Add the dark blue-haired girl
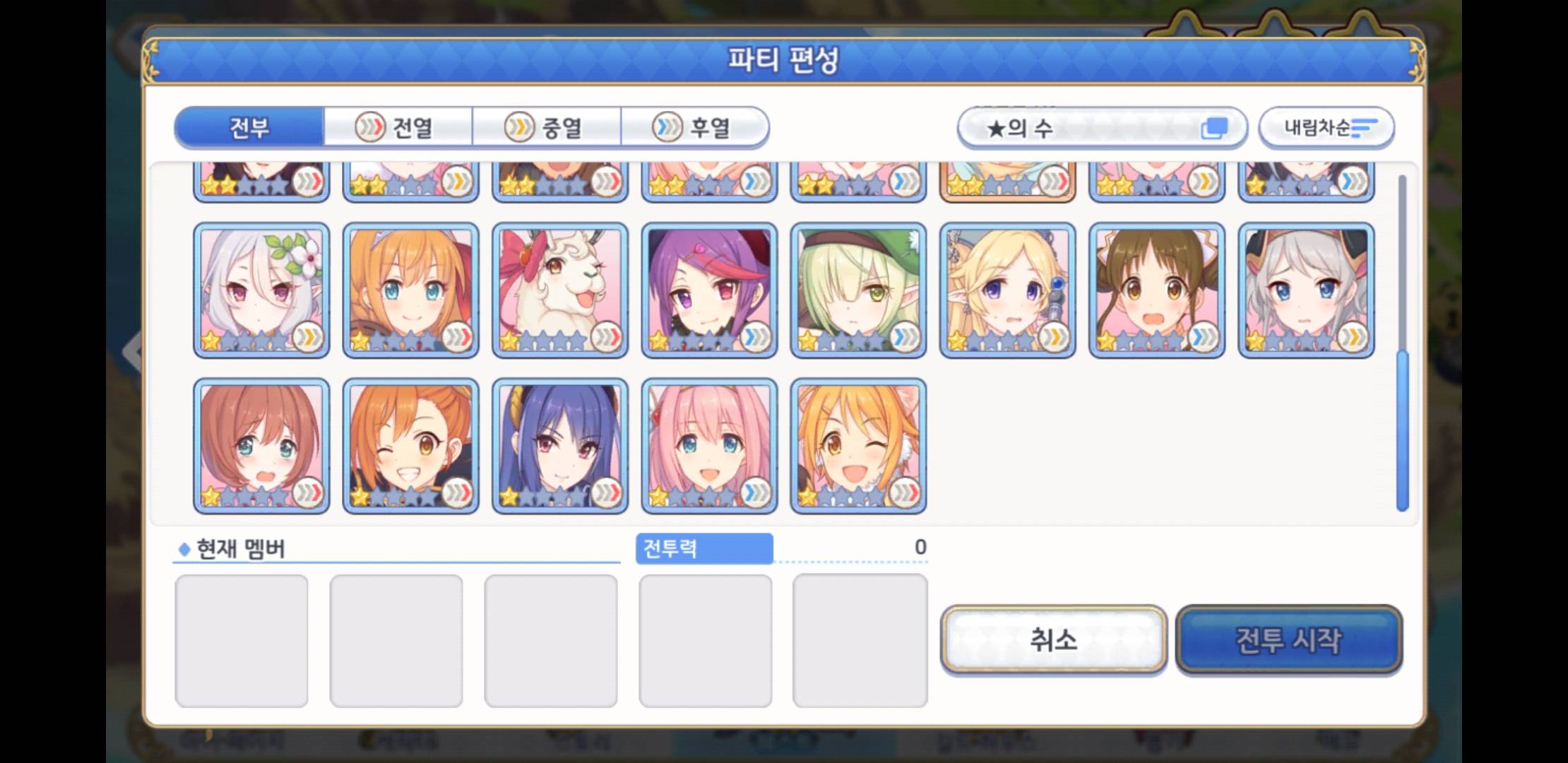The width and height of the screenshot is (1568, 763). [x=559, y=445]
